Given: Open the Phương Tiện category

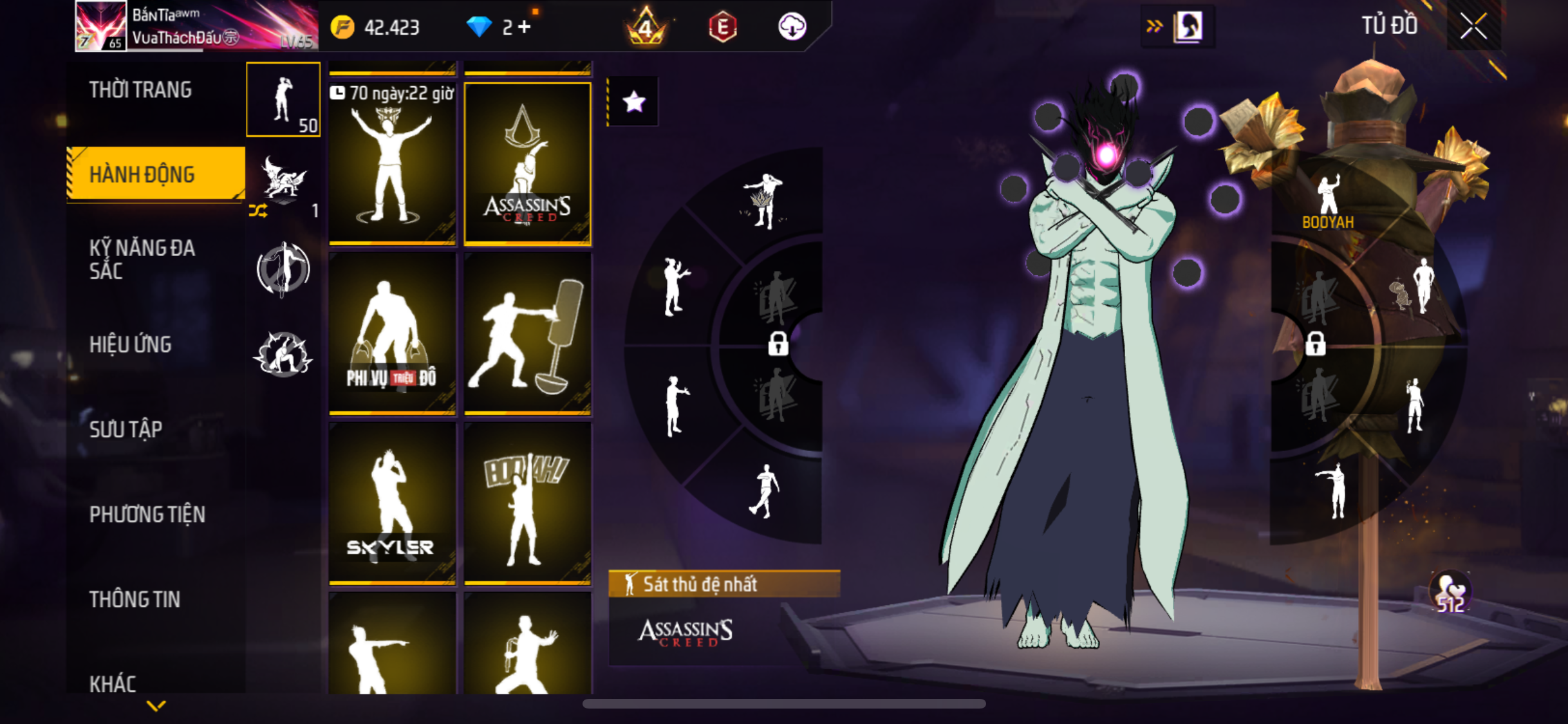Looking at the screenshot, I should [x=147, y=514].
